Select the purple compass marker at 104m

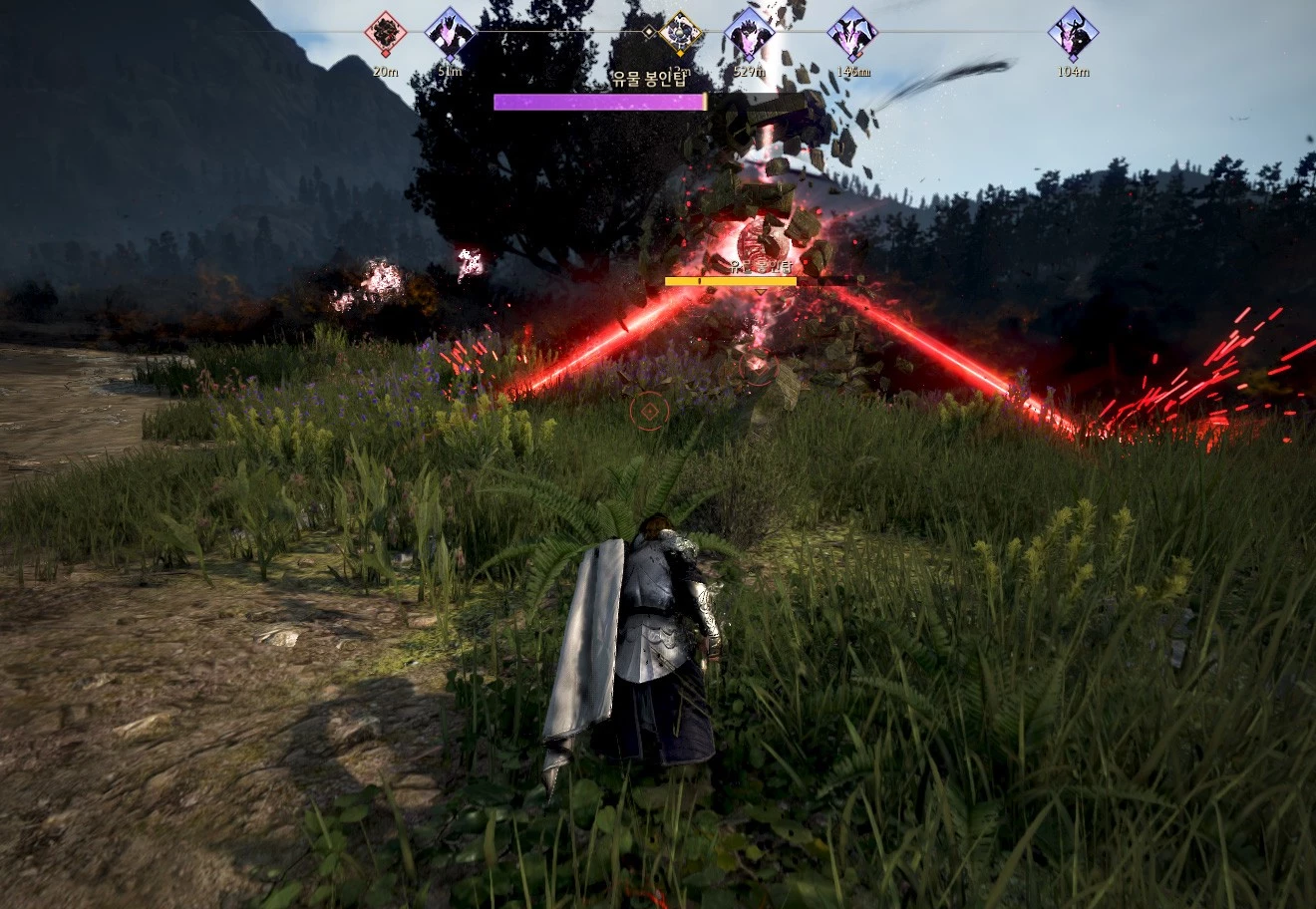(x=1073, y=34)
